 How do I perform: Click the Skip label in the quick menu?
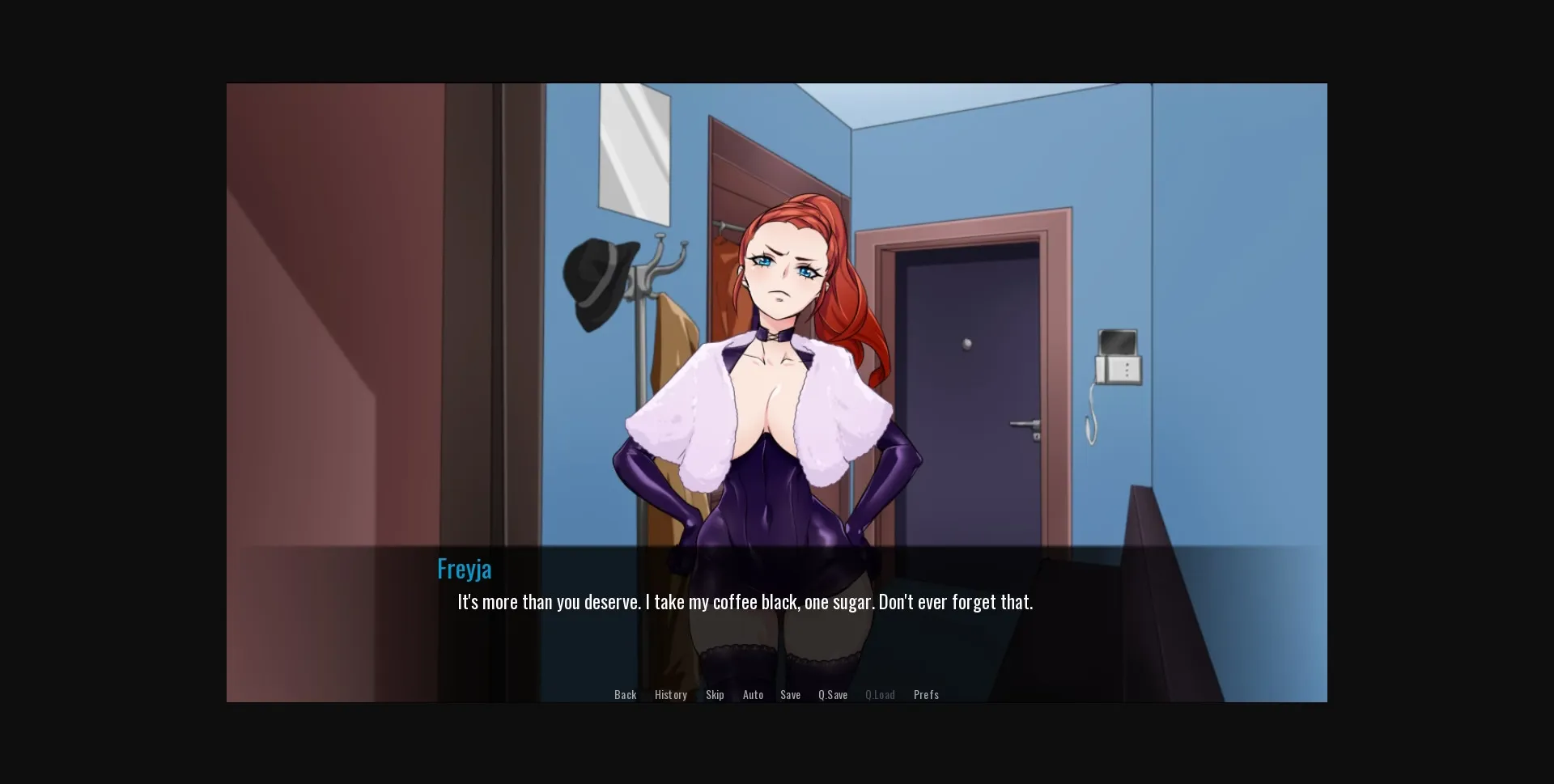(715, 694)
